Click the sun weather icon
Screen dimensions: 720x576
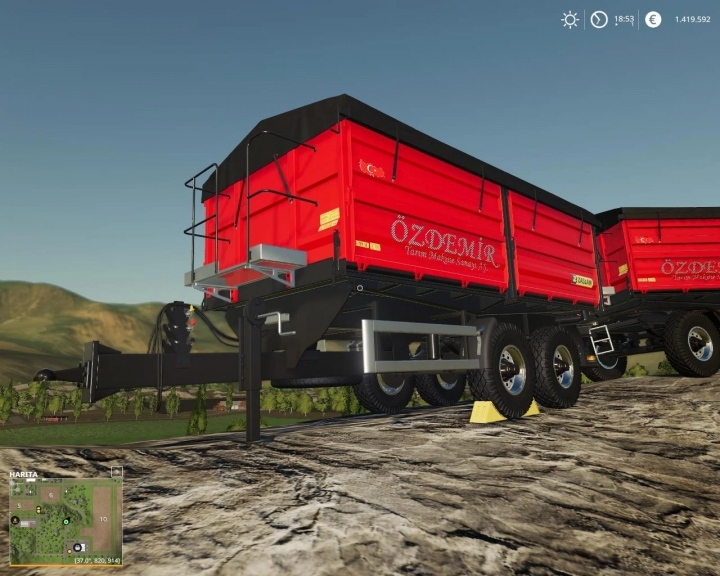point(570,19)
